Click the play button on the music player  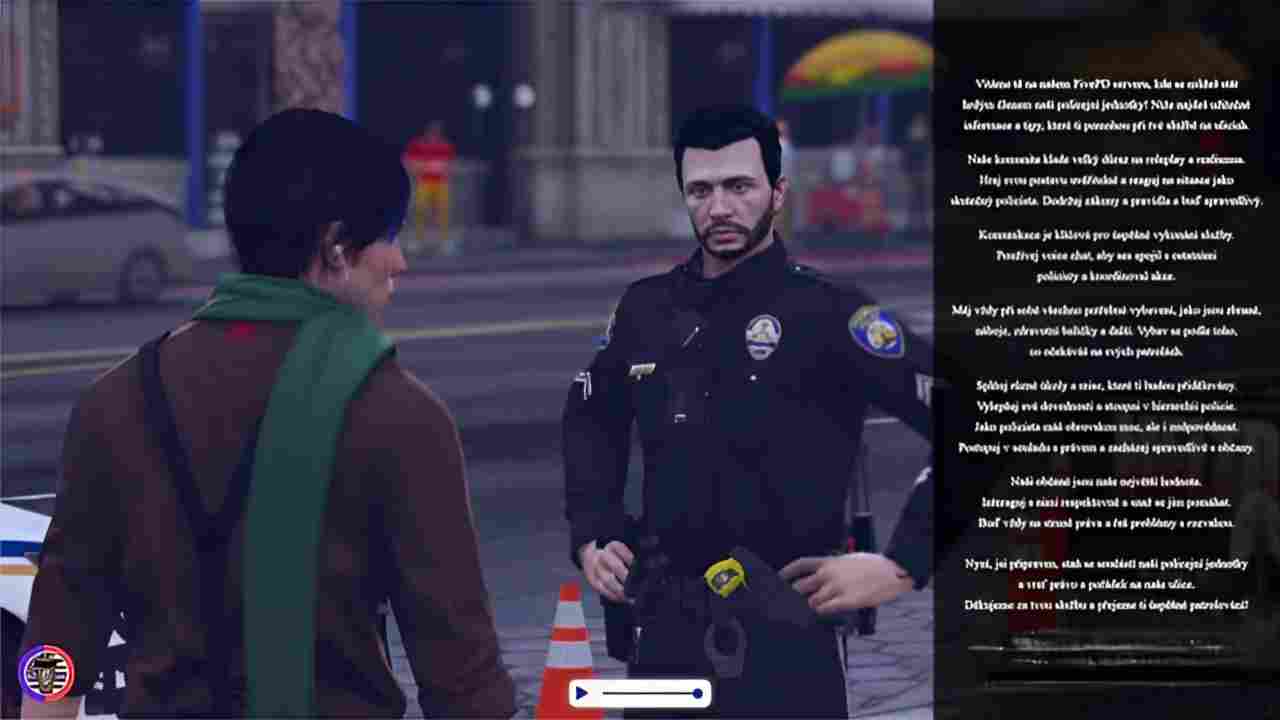click(x=581, y=693)
